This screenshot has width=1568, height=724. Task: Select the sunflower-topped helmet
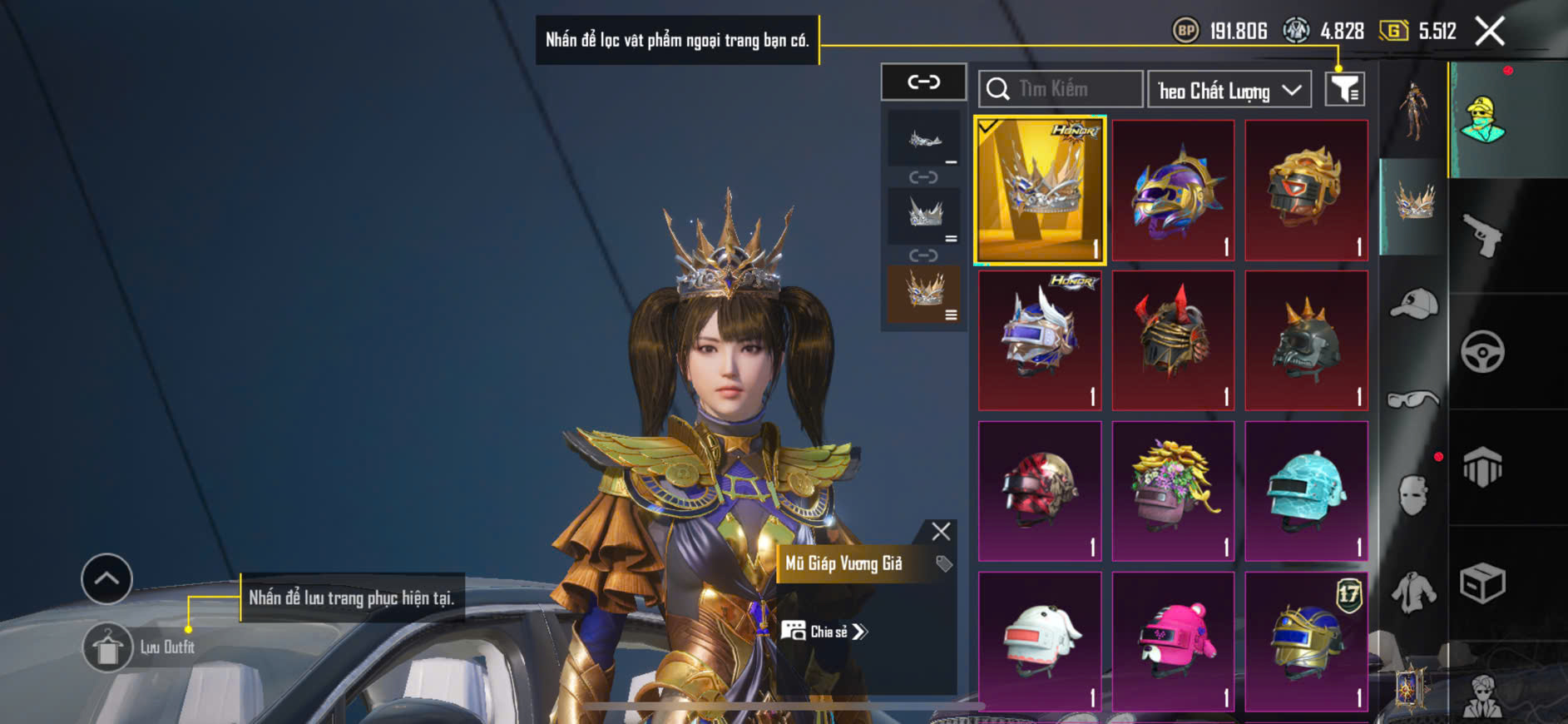point(1173,491)
